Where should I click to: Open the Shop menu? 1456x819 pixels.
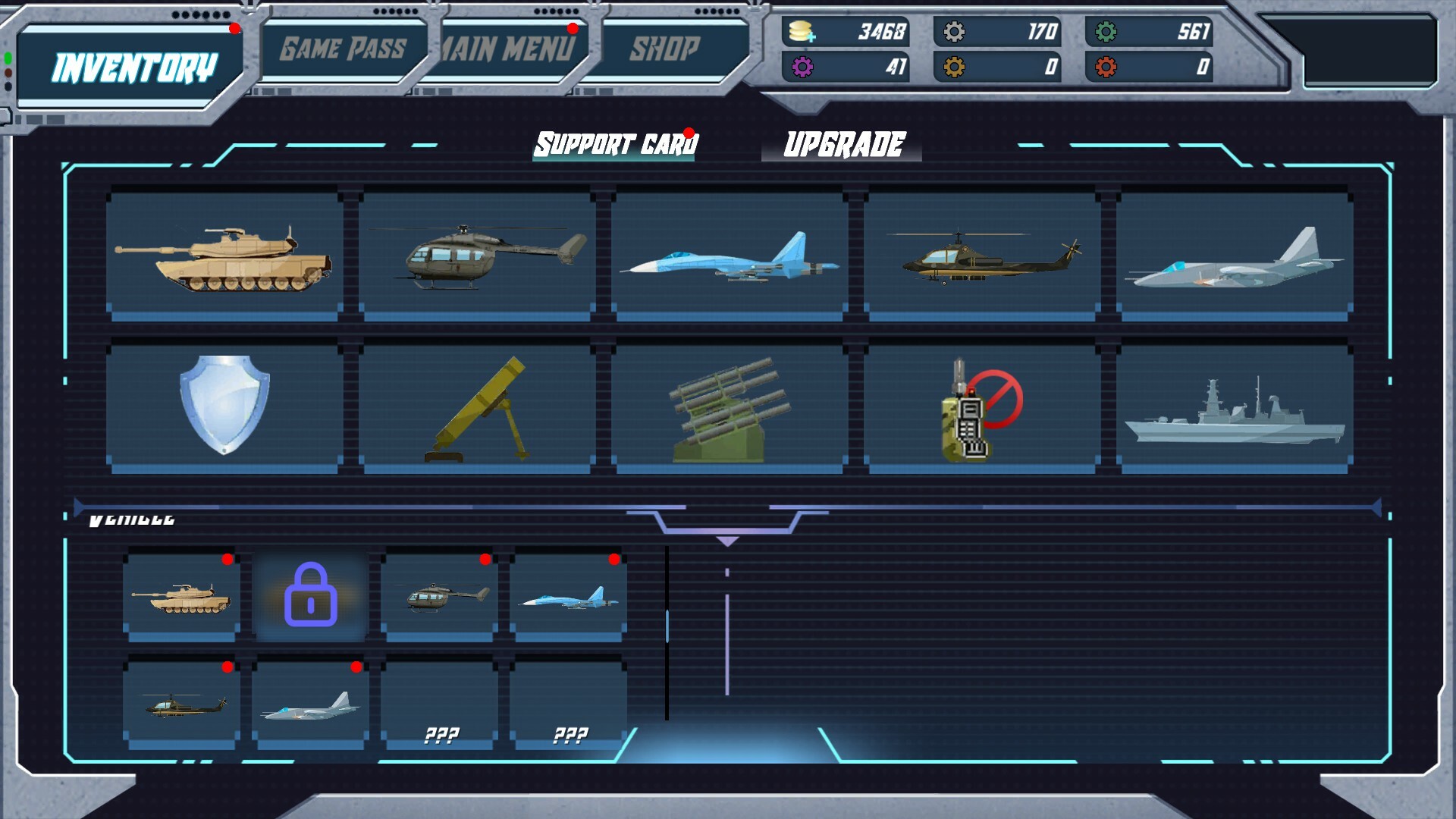pyautogui.click(x=663, y=49)
